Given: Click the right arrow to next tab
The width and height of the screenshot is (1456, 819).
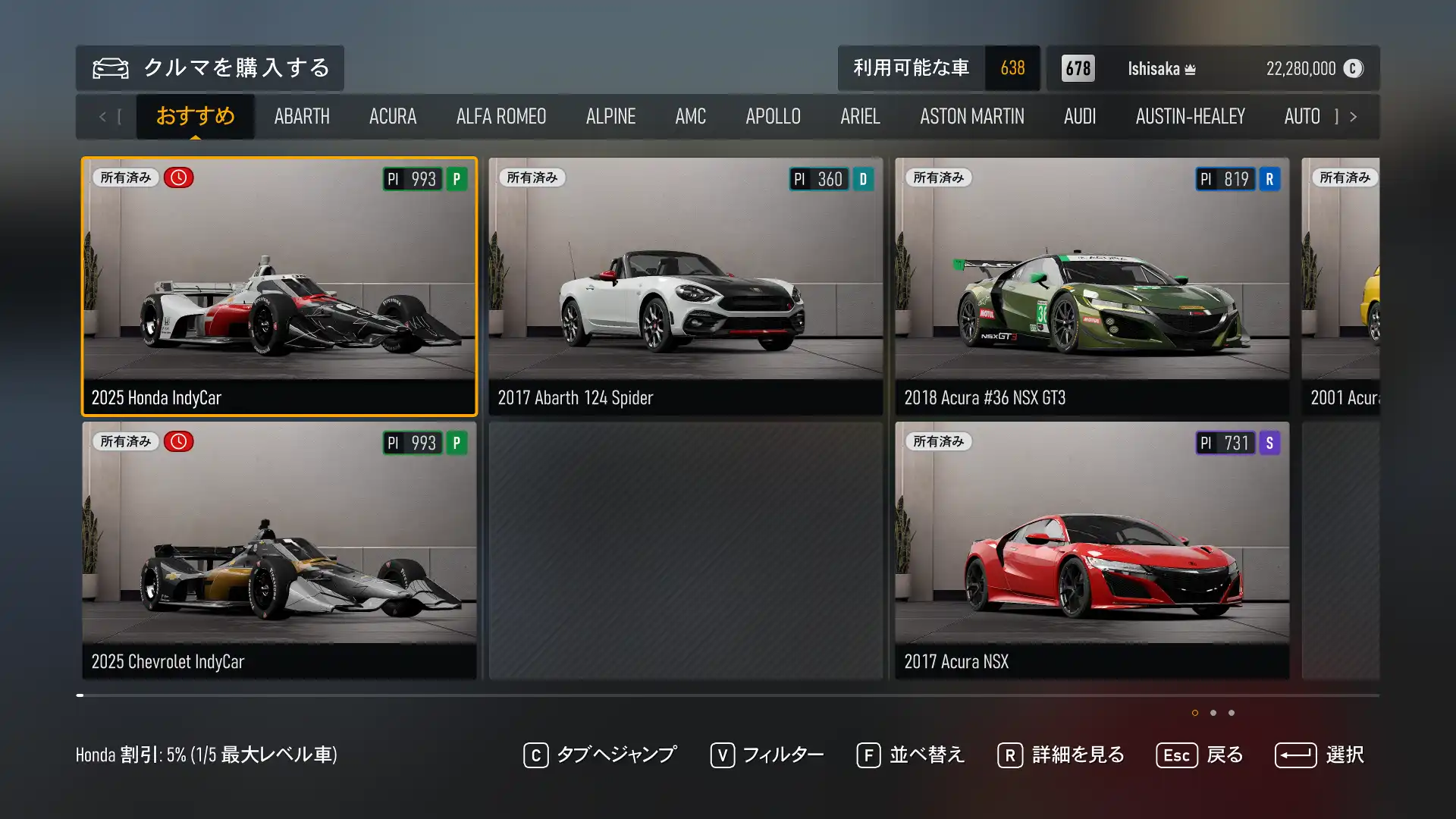Looking at the screenshot, I should coord(1353,117).
